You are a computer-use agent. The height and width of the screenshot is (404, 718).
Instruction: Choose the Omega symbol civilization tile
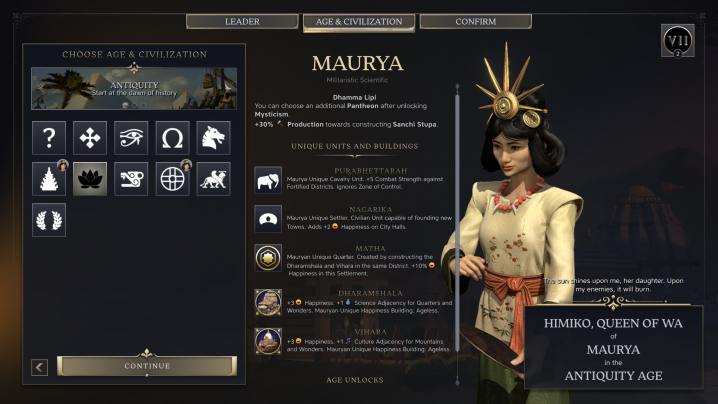tap(172, 138)
